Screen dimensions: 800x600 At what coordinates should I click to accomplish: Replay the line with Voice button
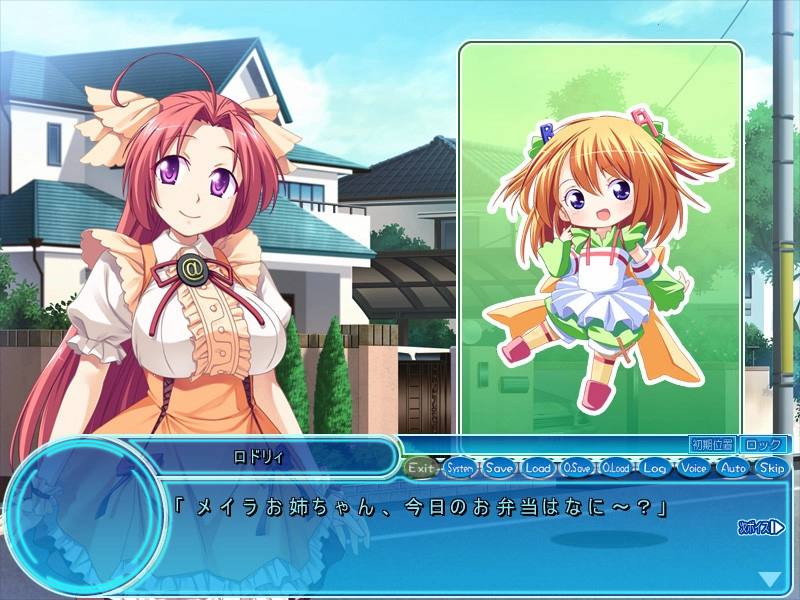click(694, 467)
